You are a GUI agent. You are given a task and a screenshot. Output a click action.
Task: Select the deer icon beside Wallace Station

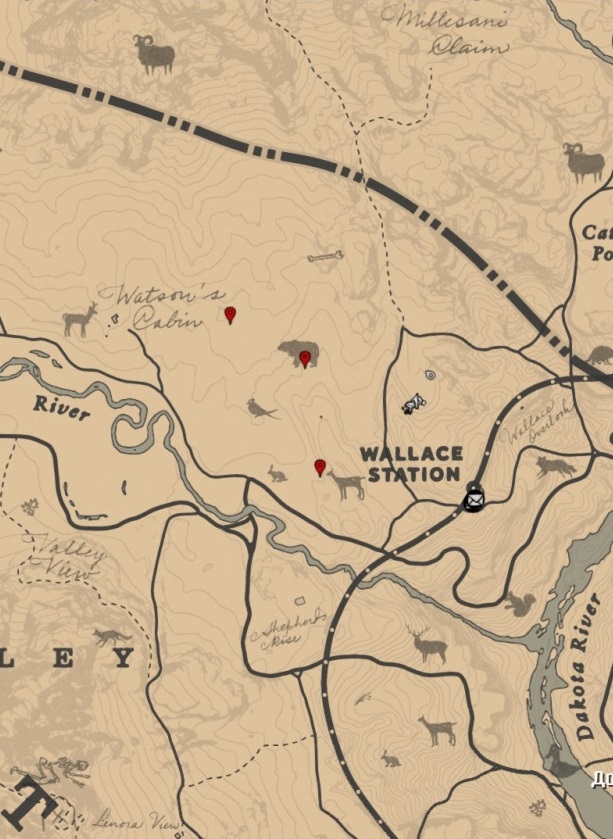pos(347,485)
